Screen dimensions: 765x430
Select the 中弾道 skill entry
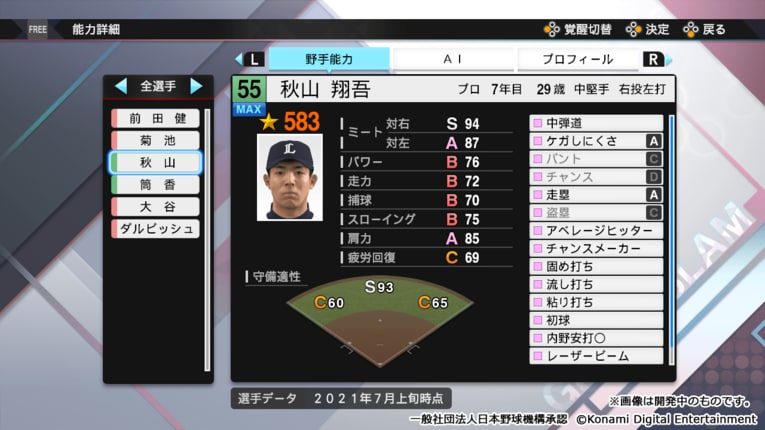(x=596, y=123)
